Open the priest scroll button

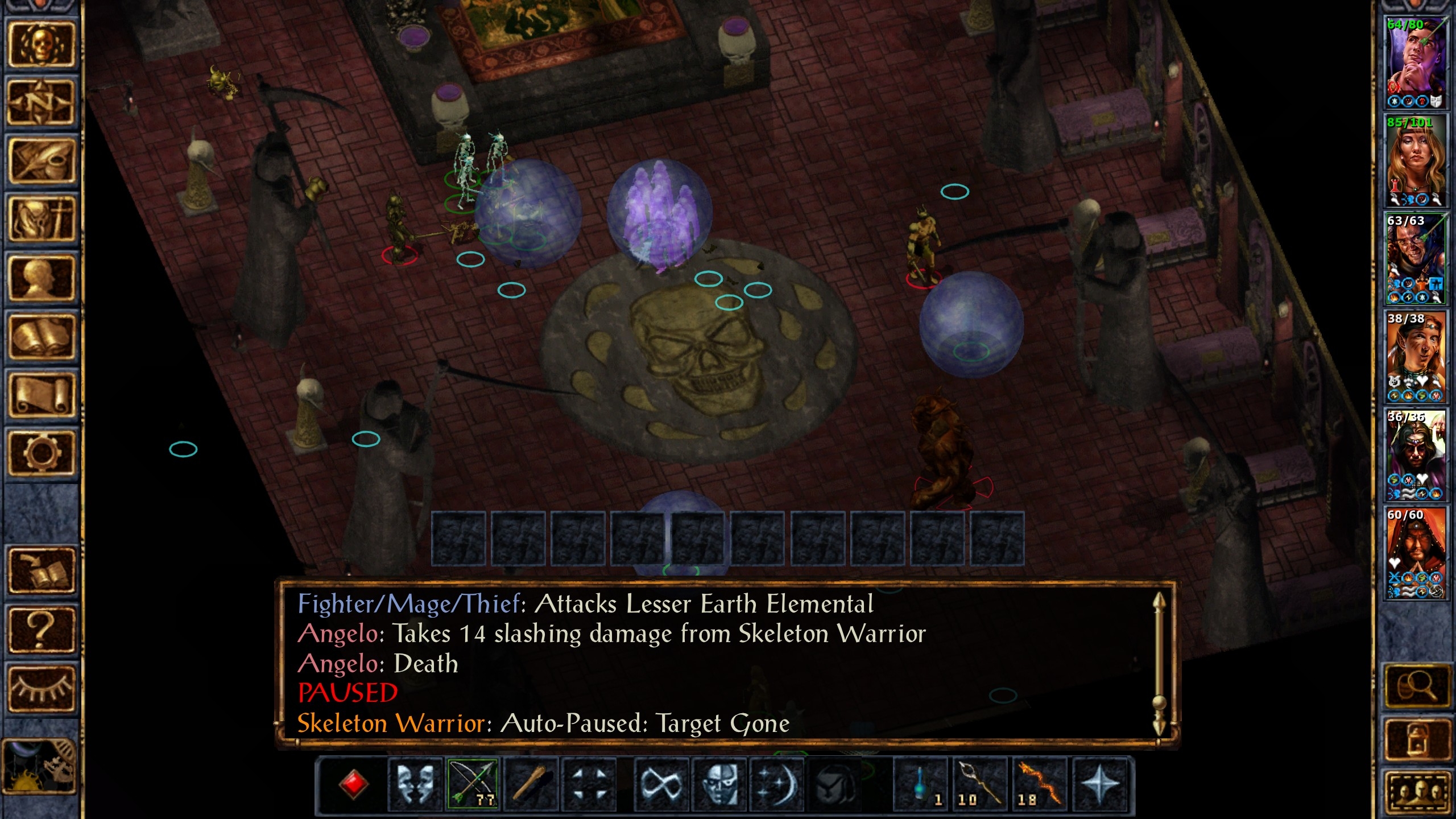(x=41, y=395)
